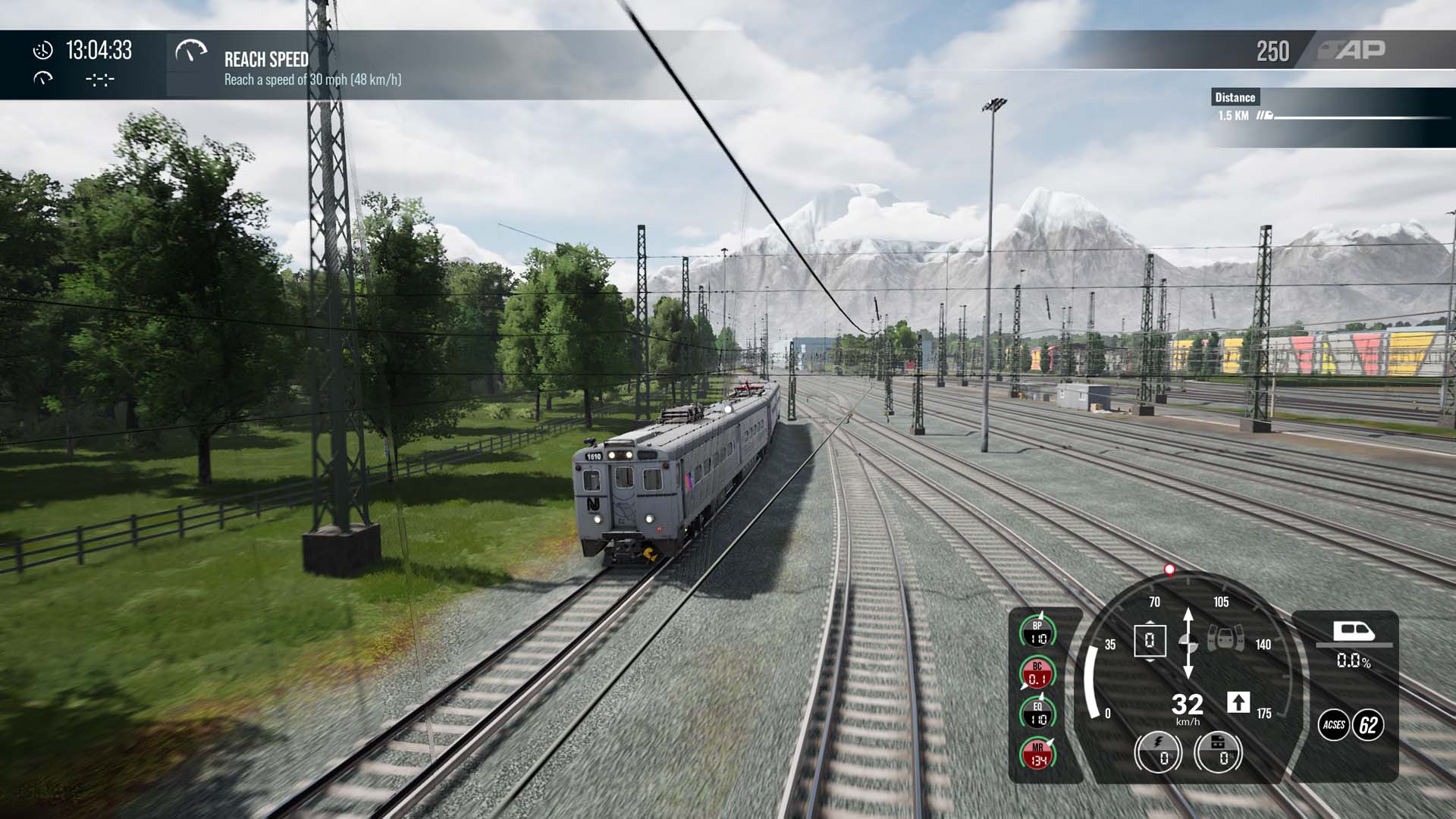Click the speedometer icon beside Reach Speed
The width and height of the screenshot is (1456, 819).
click(x=190, y=52)
